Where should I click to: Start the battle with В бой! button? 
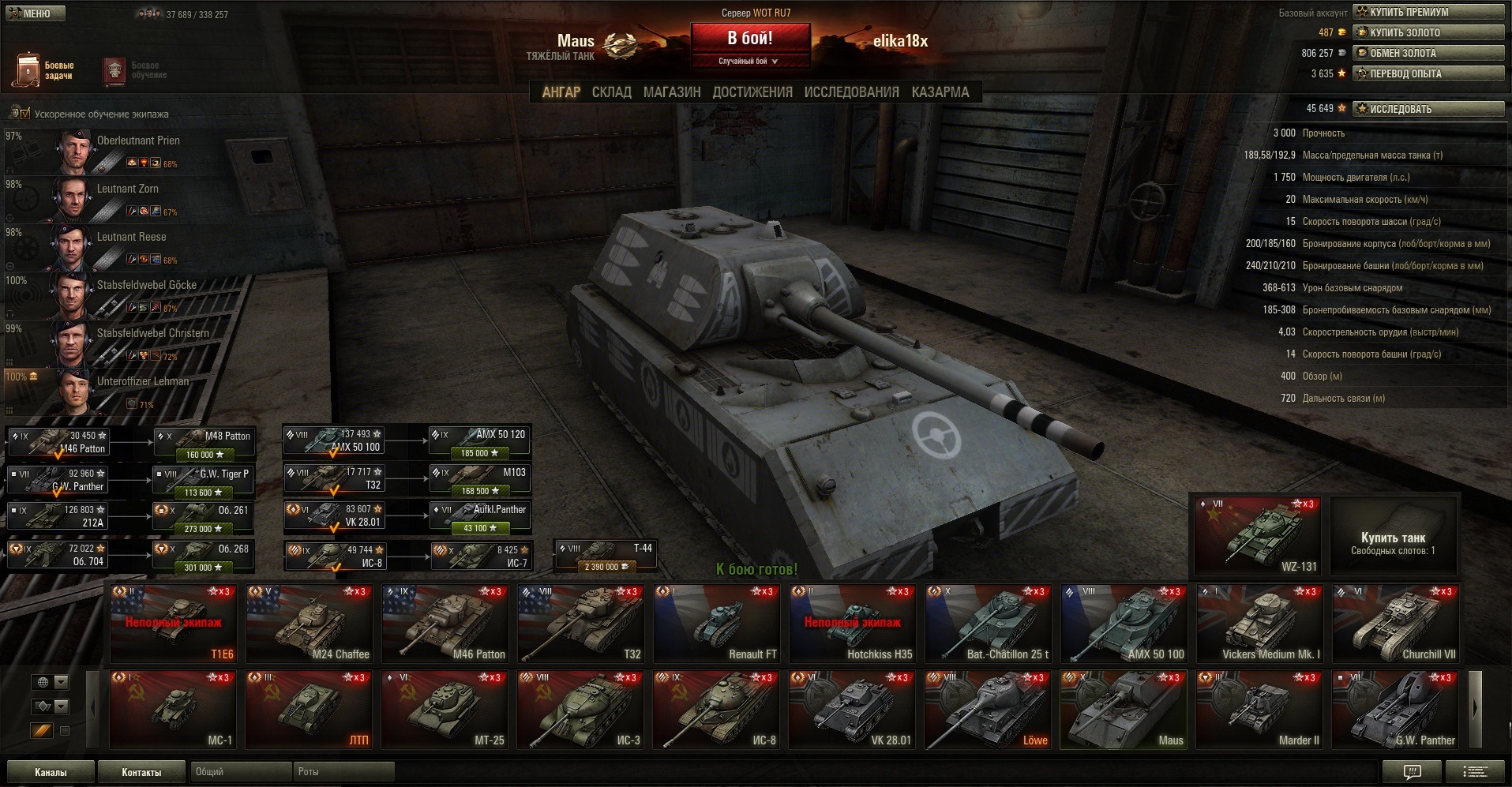pos(750,38)
